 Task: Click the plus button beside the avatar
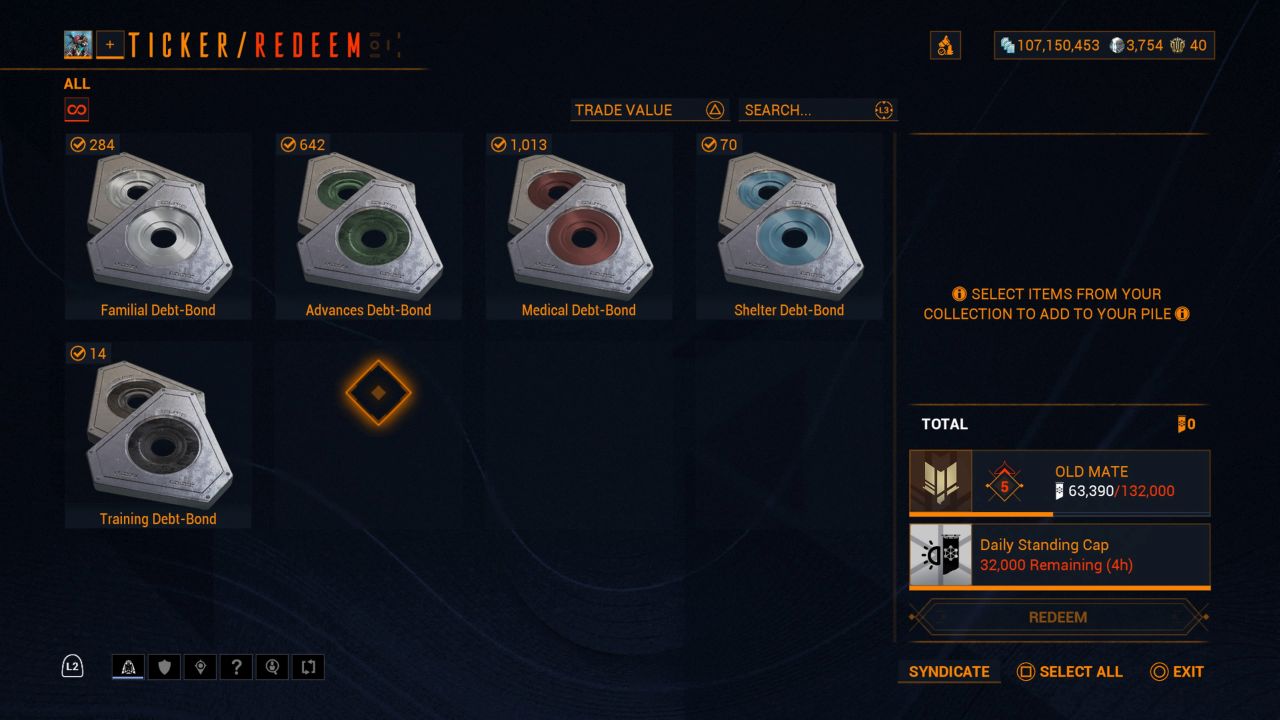(x=110, y=44)
